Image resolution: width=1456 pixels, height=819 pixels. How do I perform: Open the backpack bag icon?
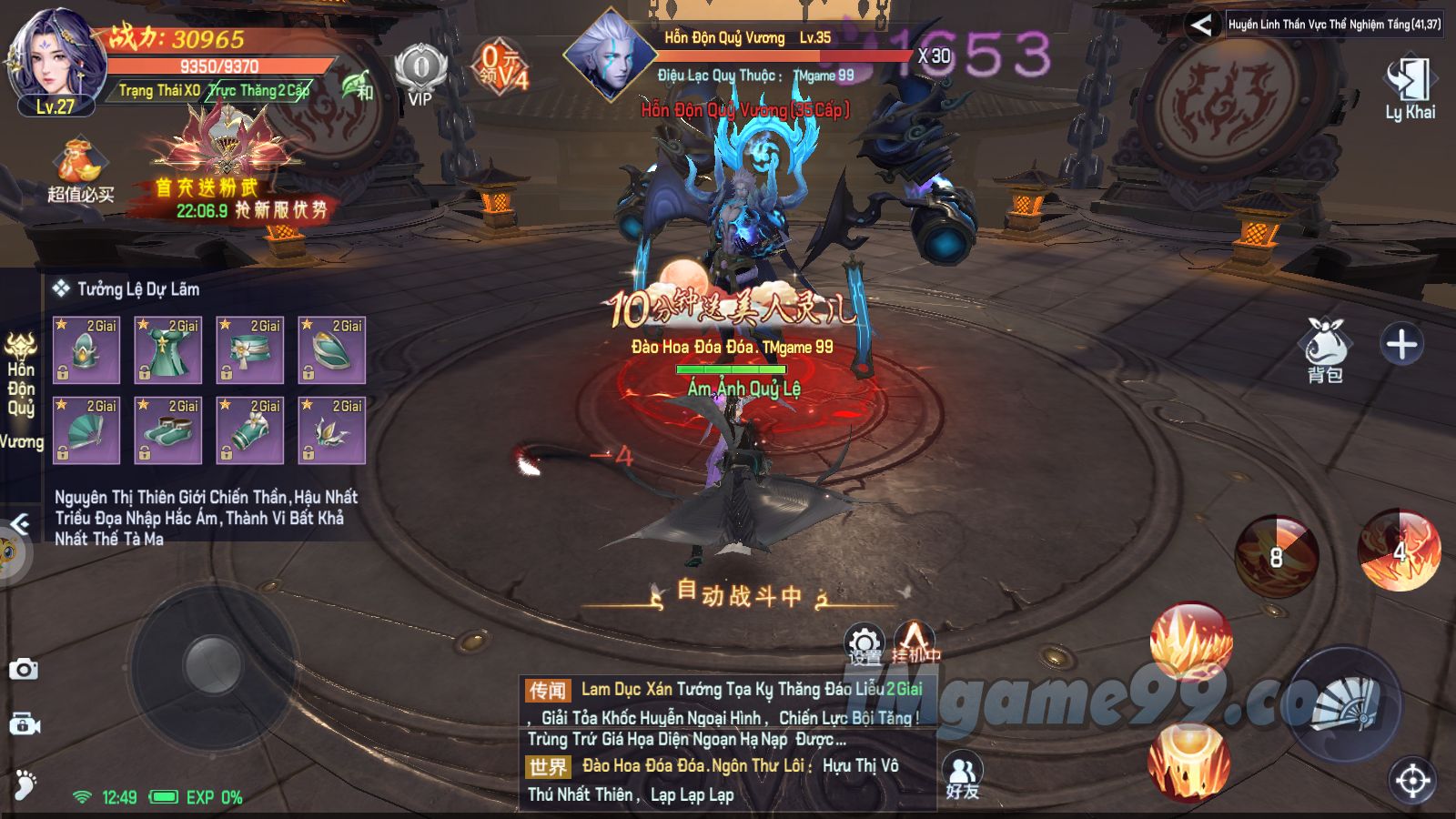coord(1325,347)
